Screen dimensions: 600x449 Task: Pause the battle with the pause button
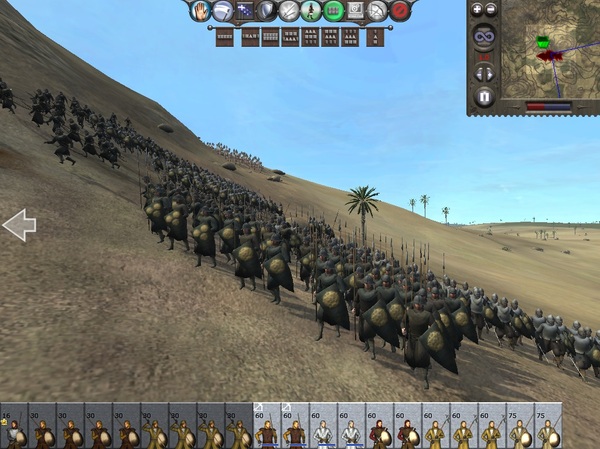(484, 97)
